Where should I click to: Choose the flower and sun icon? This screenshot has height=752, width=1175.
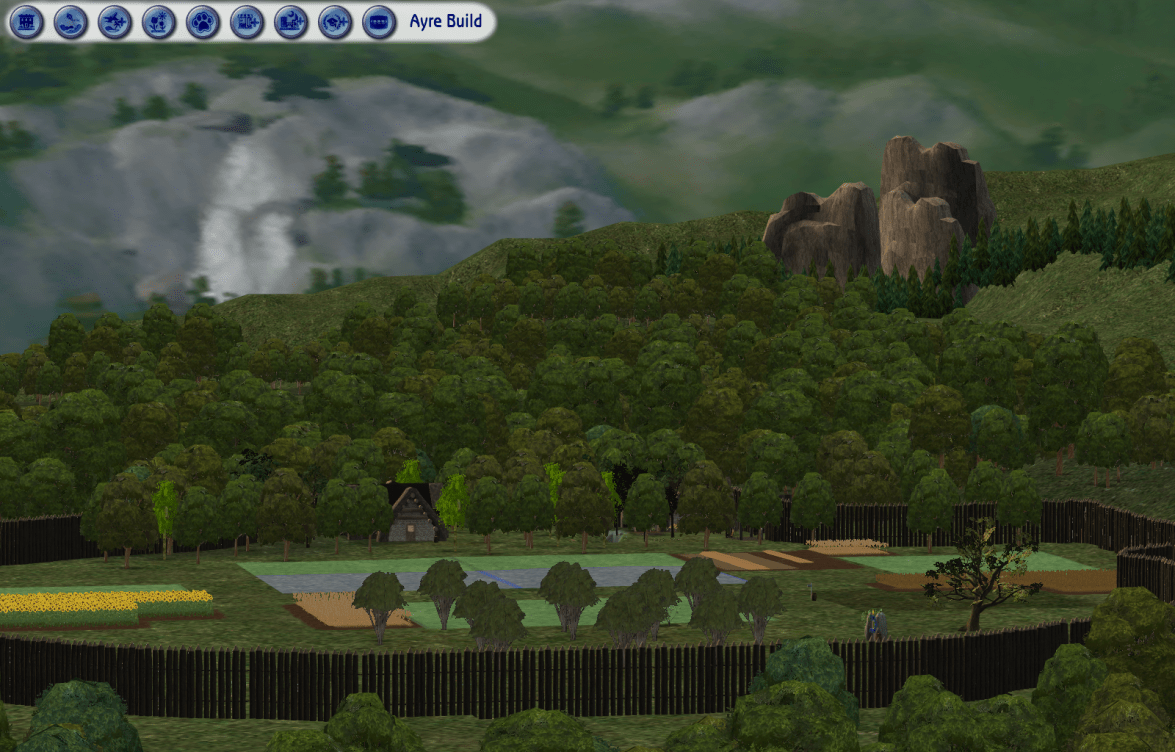point(159,21)
